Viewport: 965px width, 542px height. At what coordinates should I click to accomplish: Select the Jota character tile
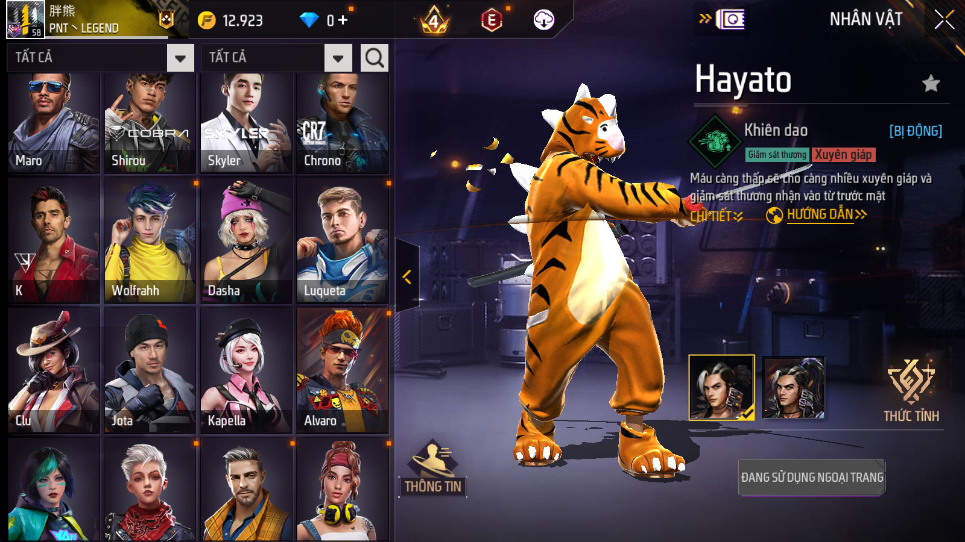click(x=150, y=370)
